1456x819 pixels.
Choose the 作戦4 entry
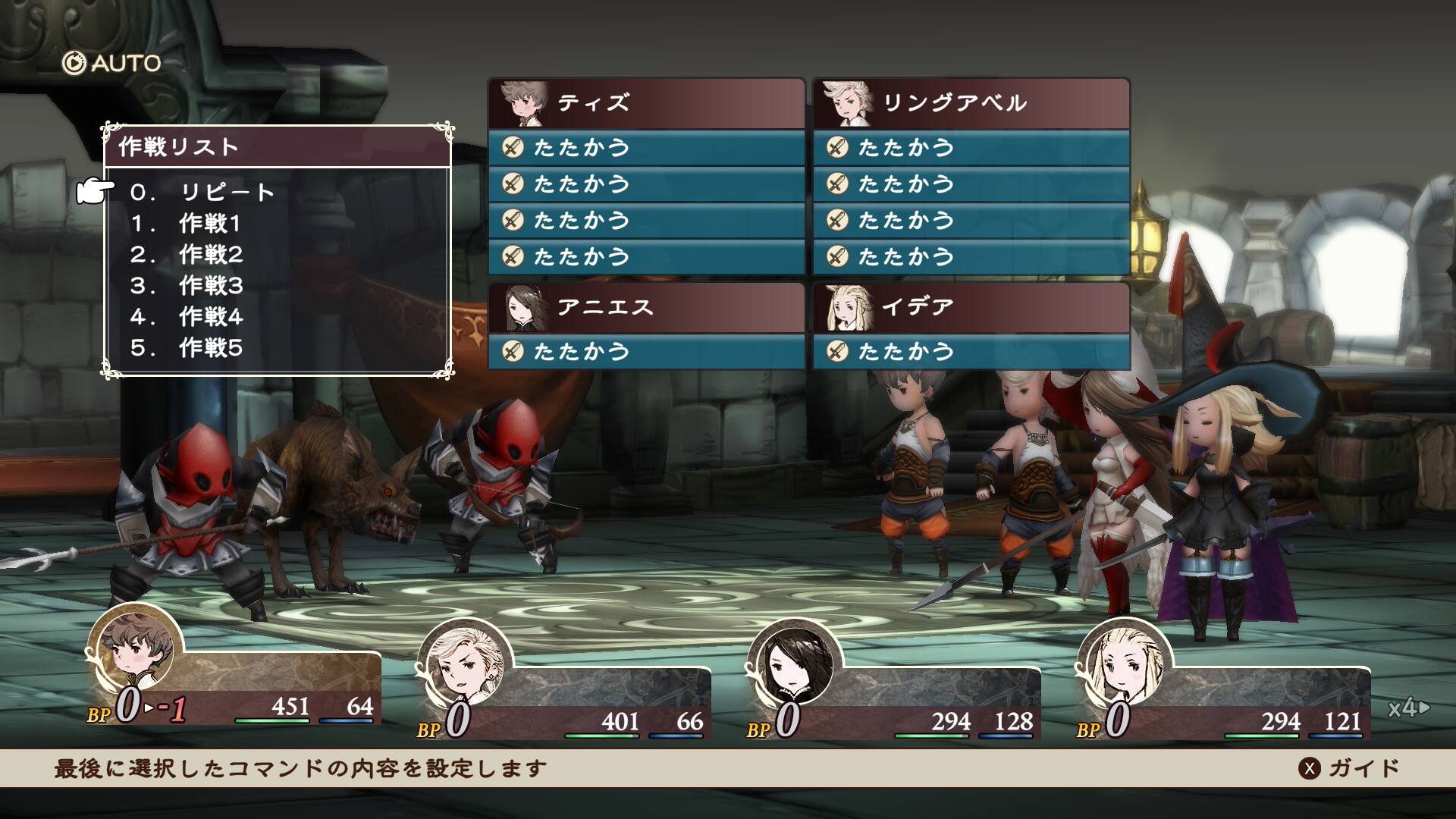click(210, 317)
